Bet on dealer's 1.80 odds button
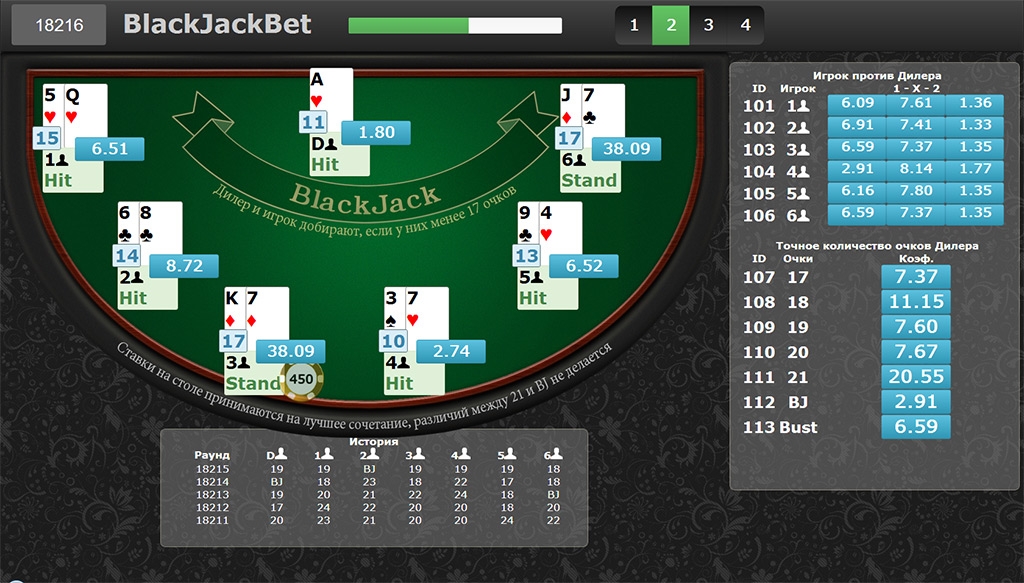This screenshot has height=583, width=1024. (376, 132)
